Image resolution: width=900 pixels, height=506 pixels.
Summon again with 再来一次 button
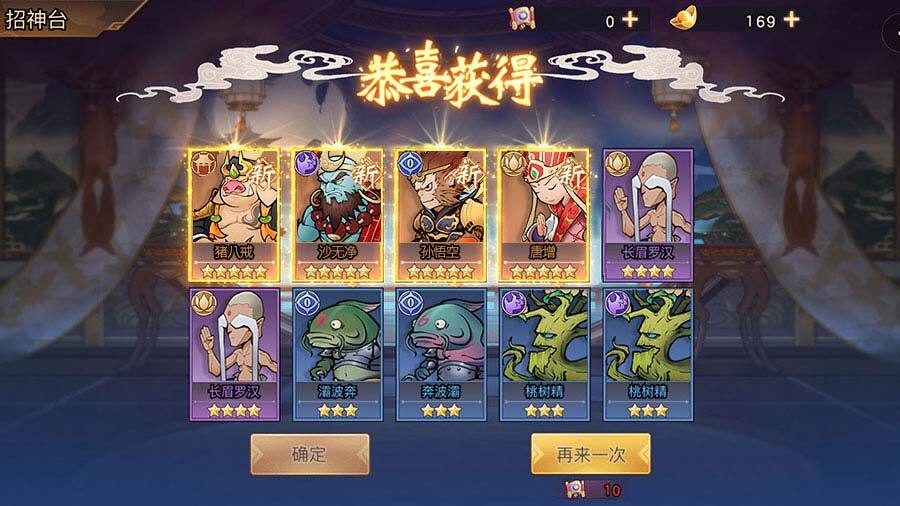(590, 454)
